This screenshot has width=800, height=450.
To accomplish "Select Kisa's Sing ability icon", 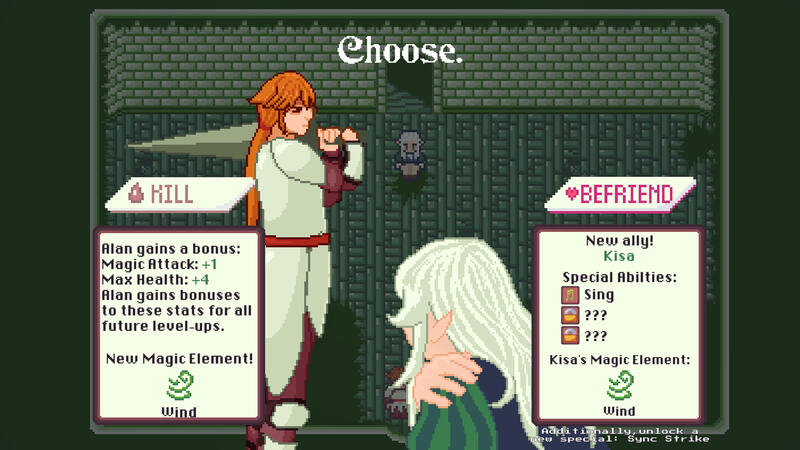I will click(x=570, y=295).
